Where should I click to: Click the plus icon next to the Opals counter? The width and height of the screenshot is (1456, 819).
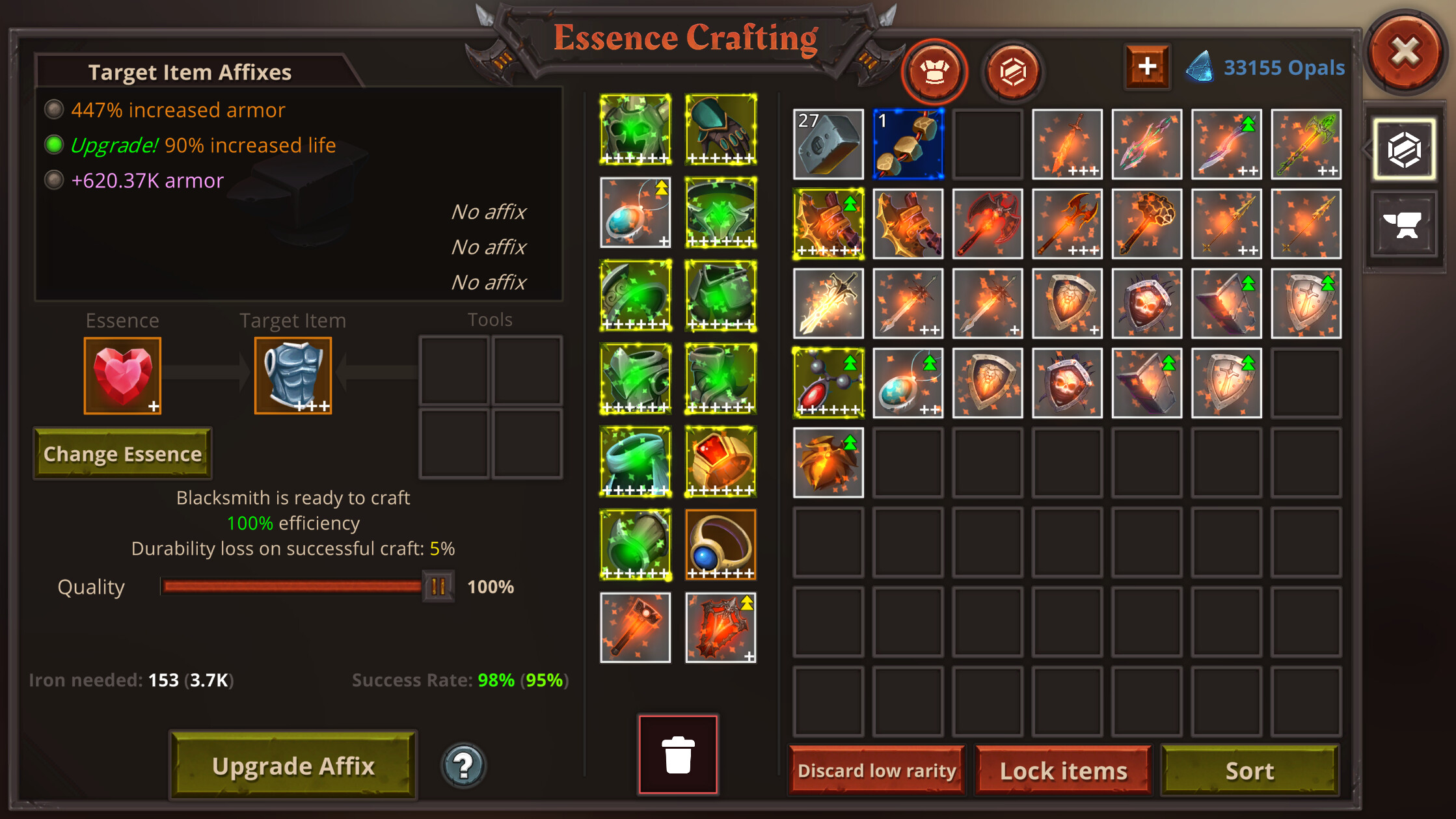point(1147,65)
